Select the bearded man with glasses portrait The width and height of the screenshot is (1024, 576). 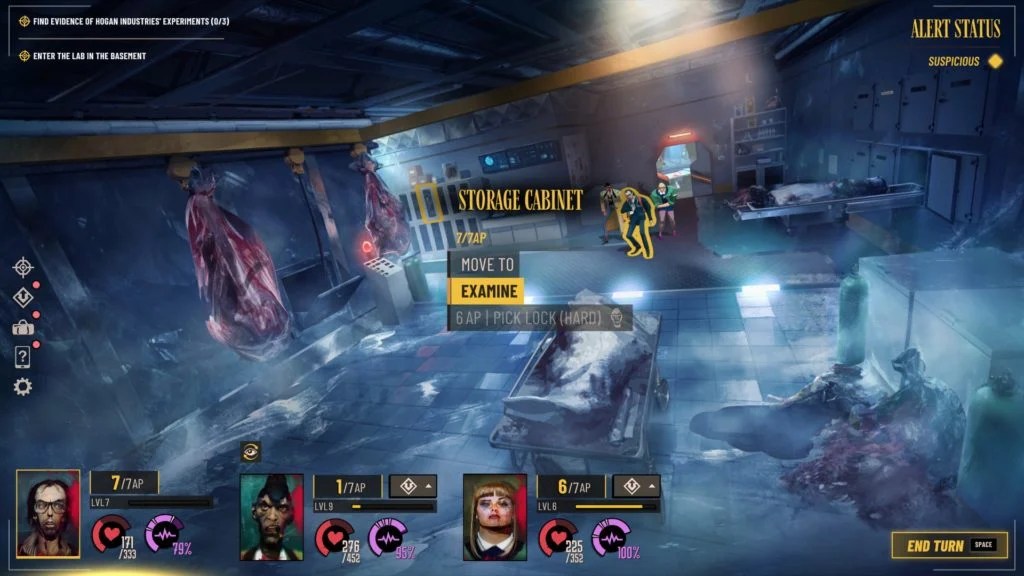tap(48, 513)
